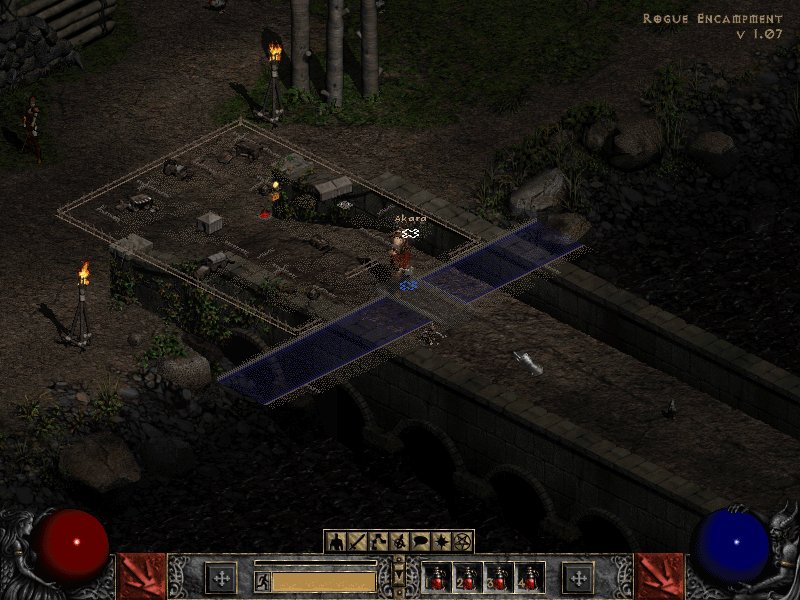Show the skill tree icon panel
Screen dimensions: 800x600
(377, 542)
